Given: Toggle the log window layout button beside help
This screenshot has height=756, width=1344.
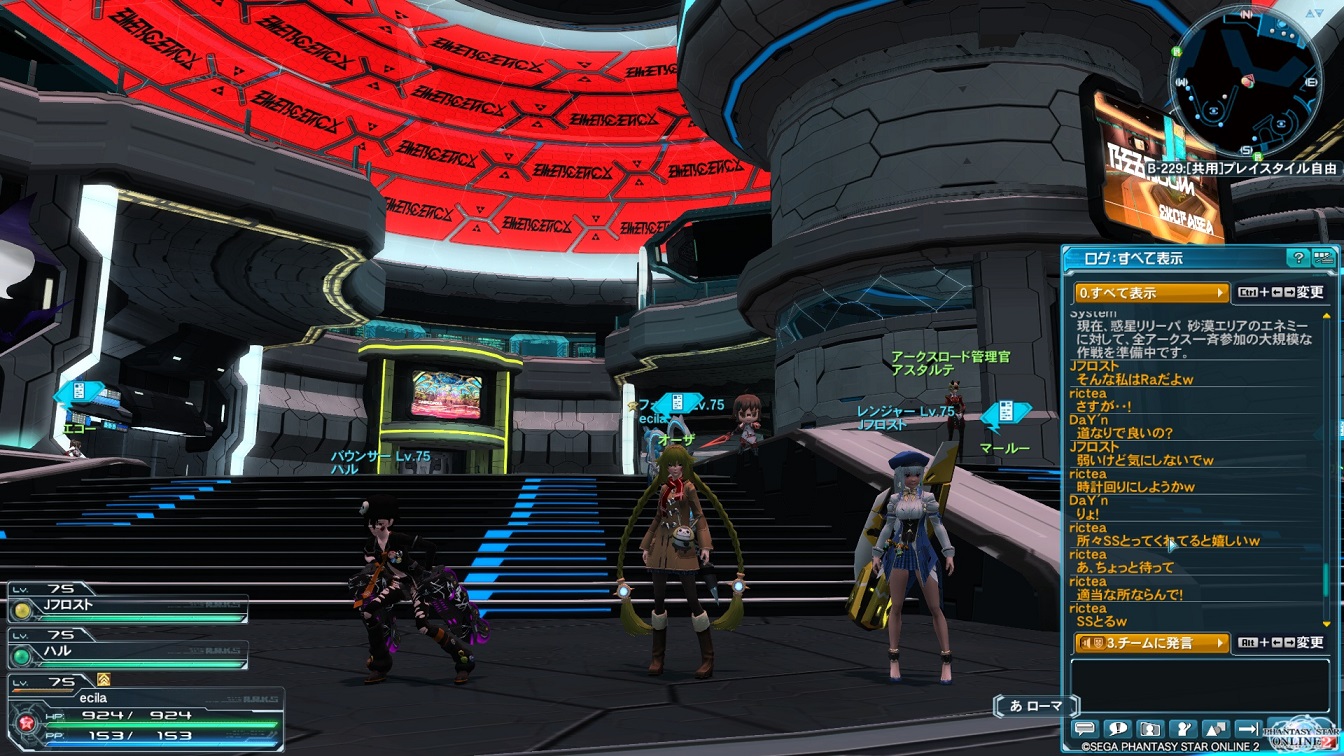Looking at the screenshot, I should click(x=1323, y=258).
